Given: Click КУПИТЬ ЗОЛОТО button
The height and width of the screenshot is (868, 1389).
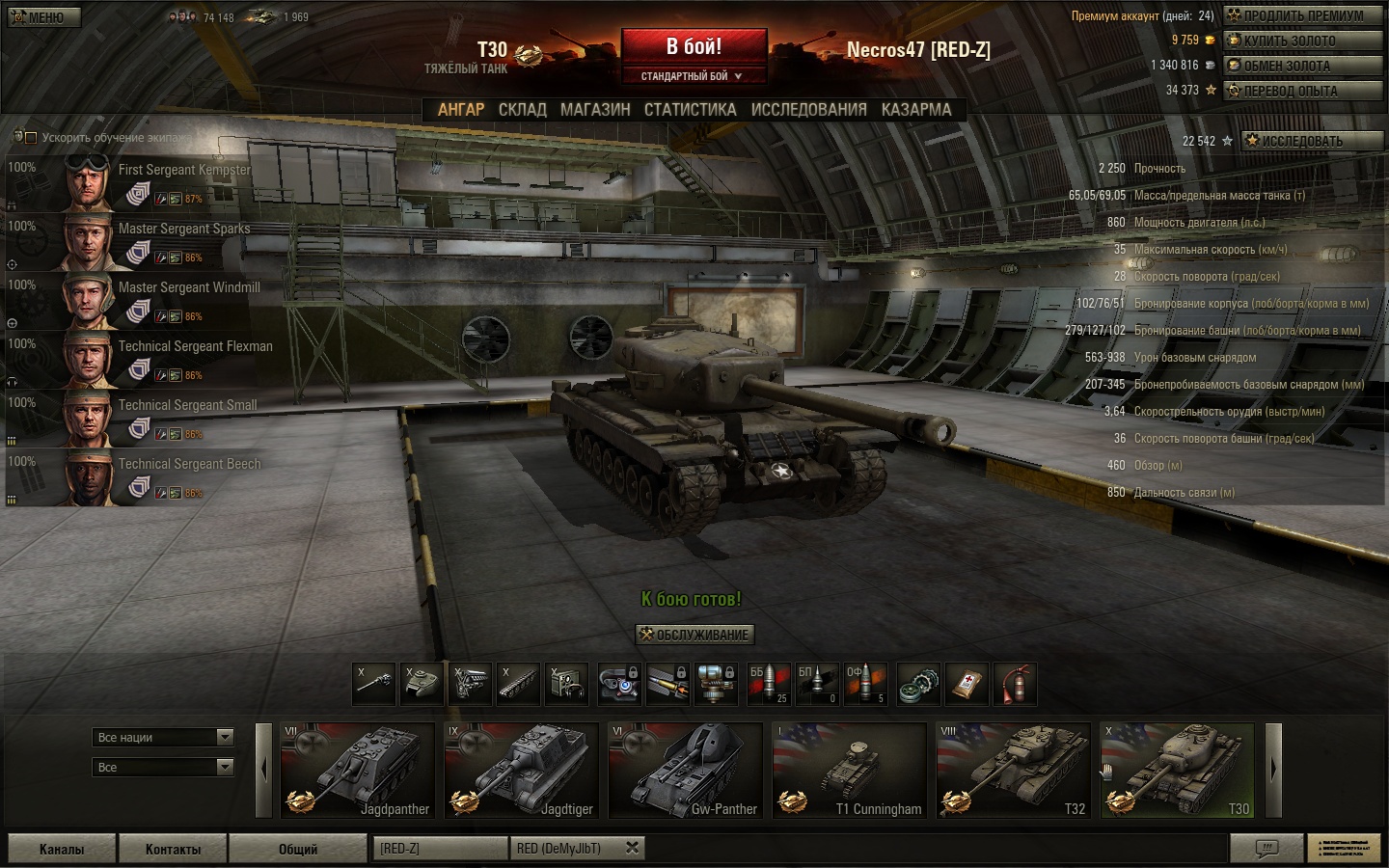Looking at the screenshot, I should (1301, 41).
